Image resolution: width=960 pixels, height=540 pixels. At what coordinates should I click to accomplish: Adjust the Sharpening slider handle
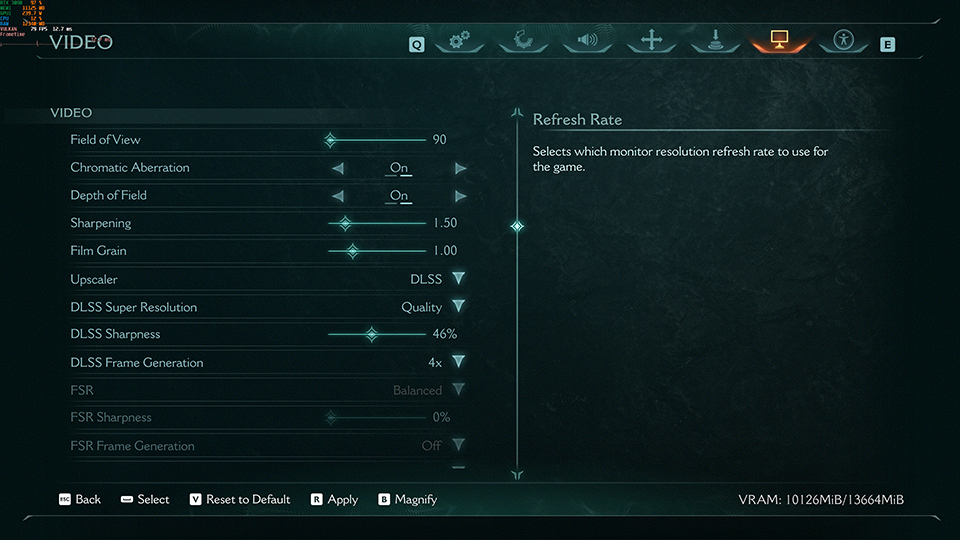345,223
